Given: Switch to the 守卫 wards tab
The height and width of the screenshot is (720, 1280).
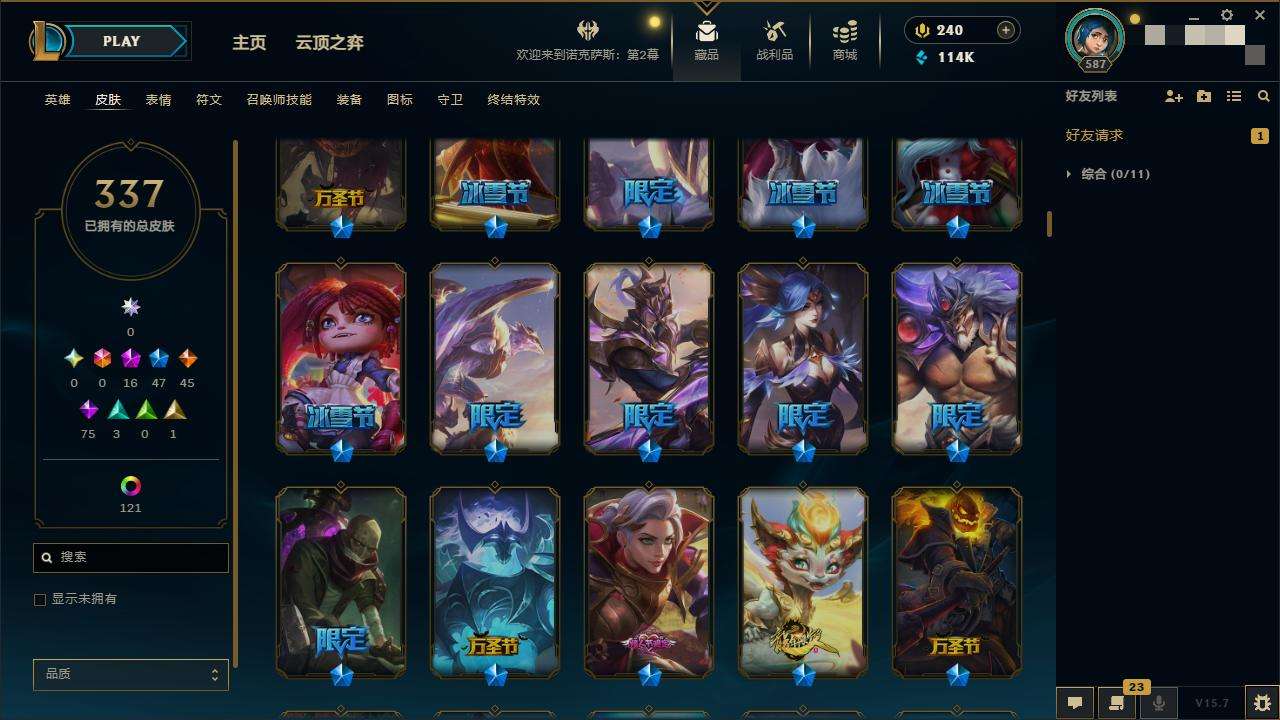Looking at the screenshot, I should point(450,100).
